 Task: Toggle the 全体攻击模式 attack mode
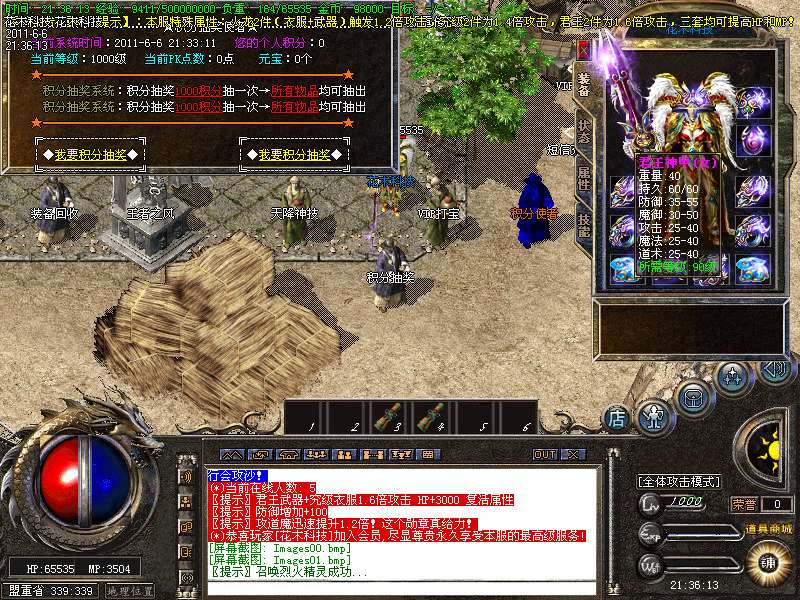point(679,482)
